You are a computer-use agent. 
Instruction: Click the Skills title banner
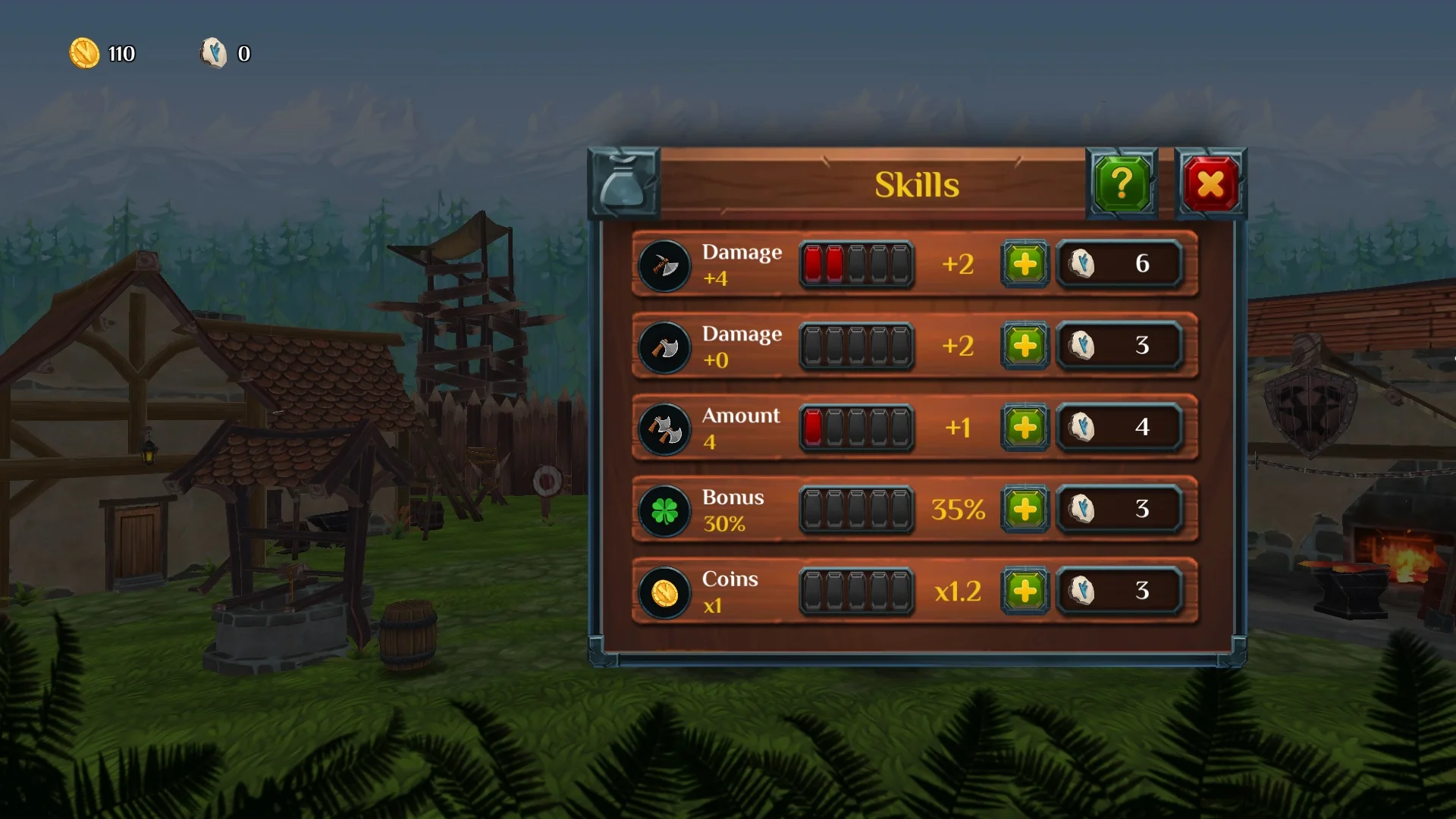(x=916, y=184)
